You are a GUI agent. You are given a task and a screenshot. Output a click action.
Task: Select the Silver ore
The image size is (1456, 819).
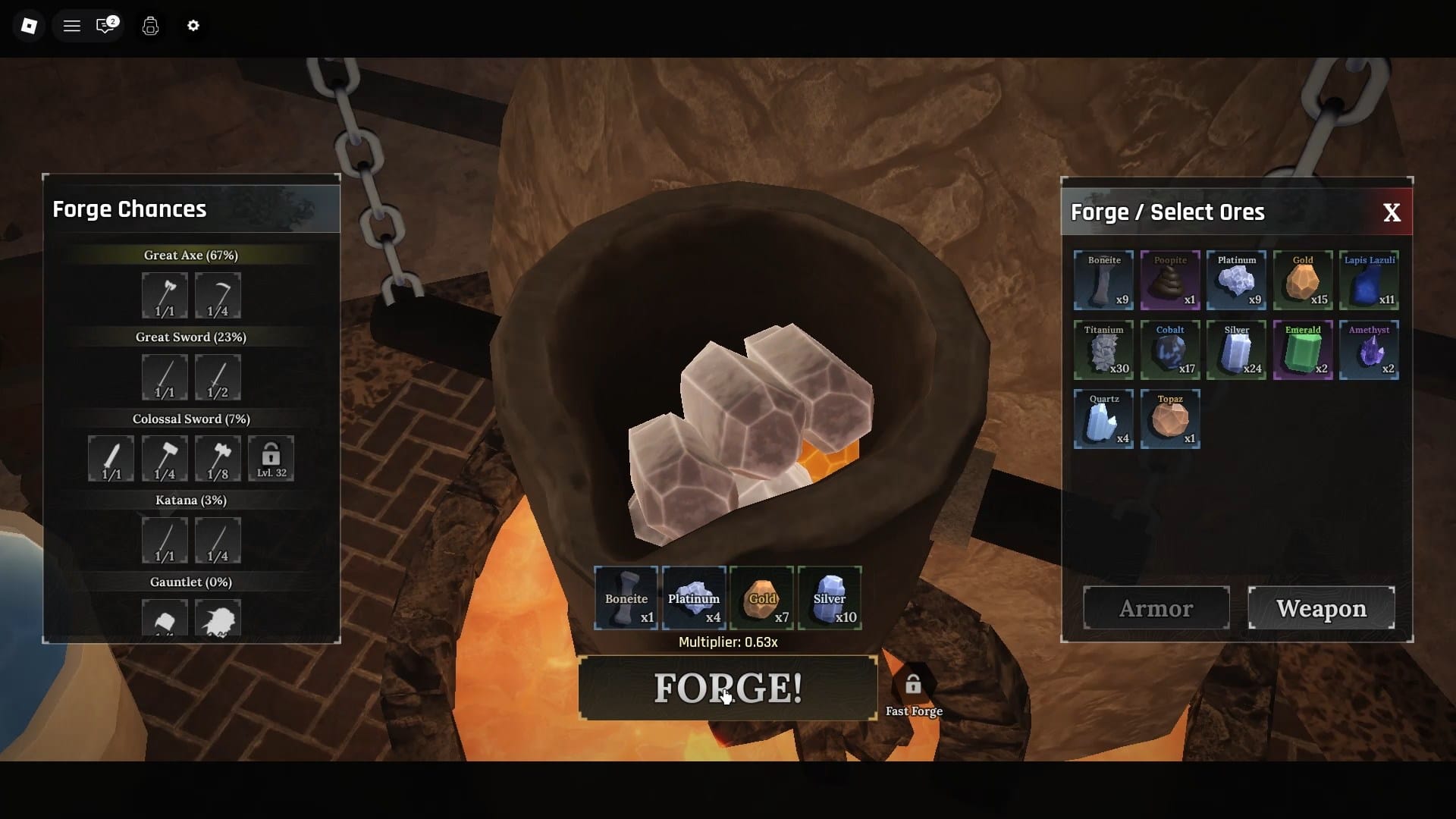tap(1236, 350)
